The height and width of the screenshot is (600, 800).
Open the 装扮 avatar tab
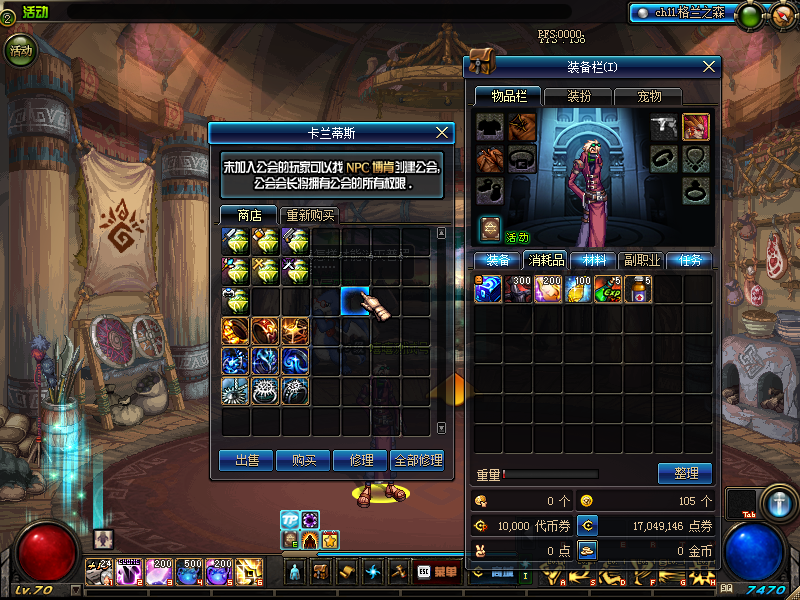(x=579, y=96)
